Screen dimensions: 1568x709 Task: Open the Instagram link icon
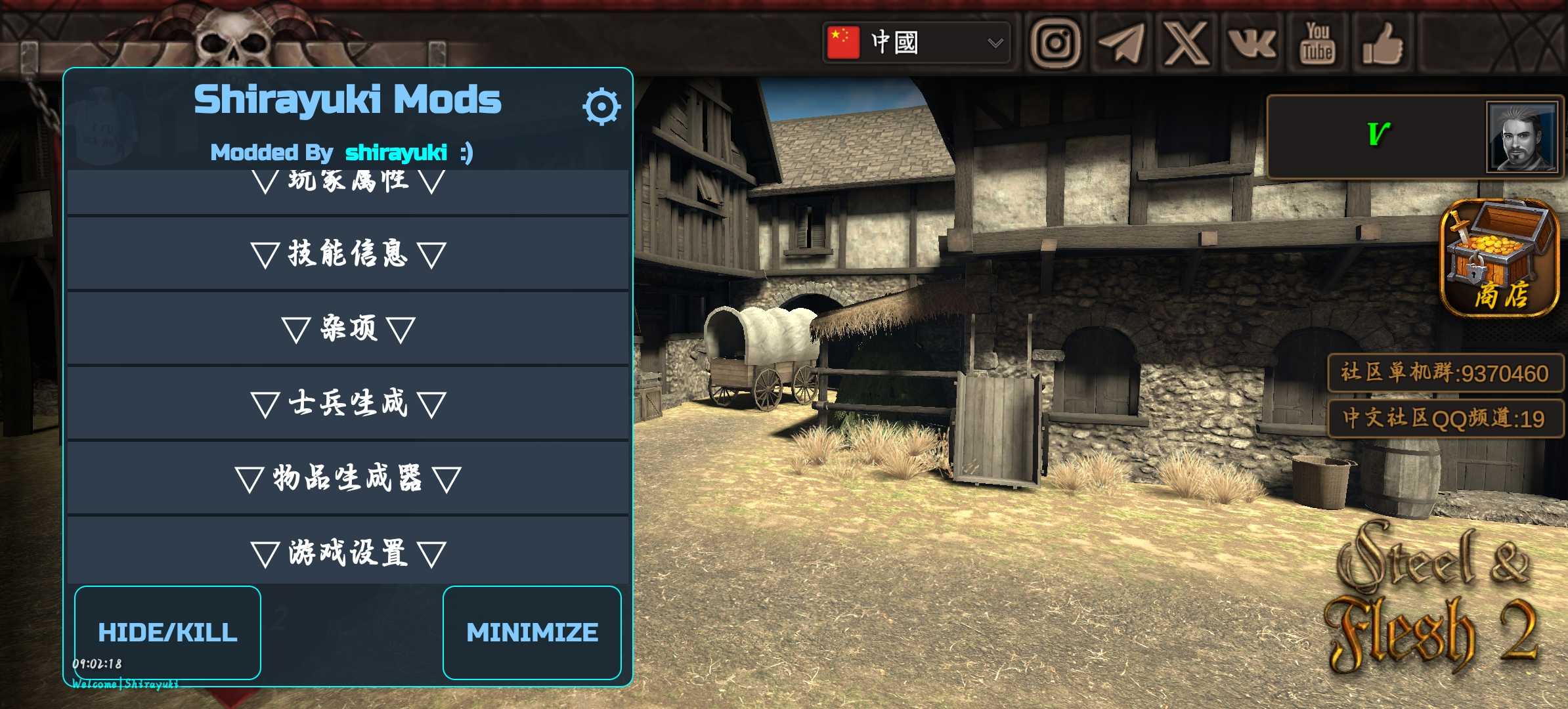click(x=1055, y=43)
